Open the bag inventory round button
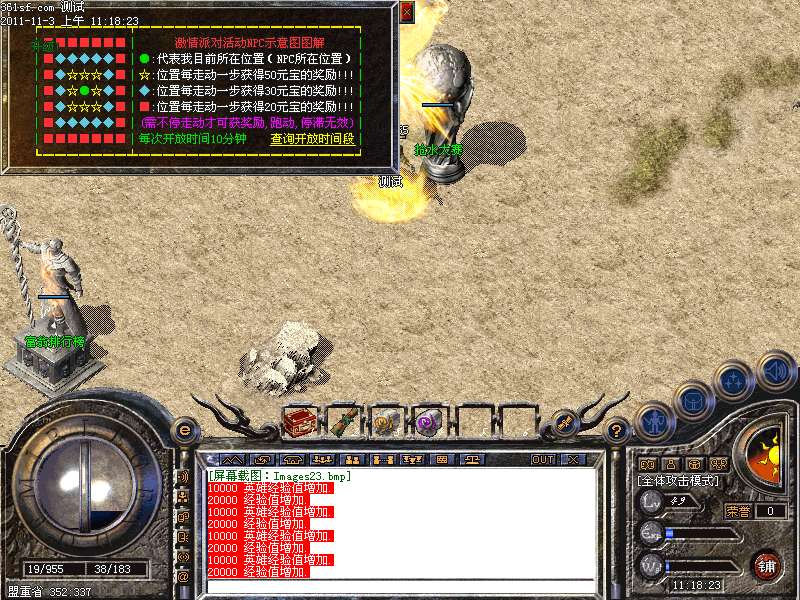800x600 pixels. point(693,400)
